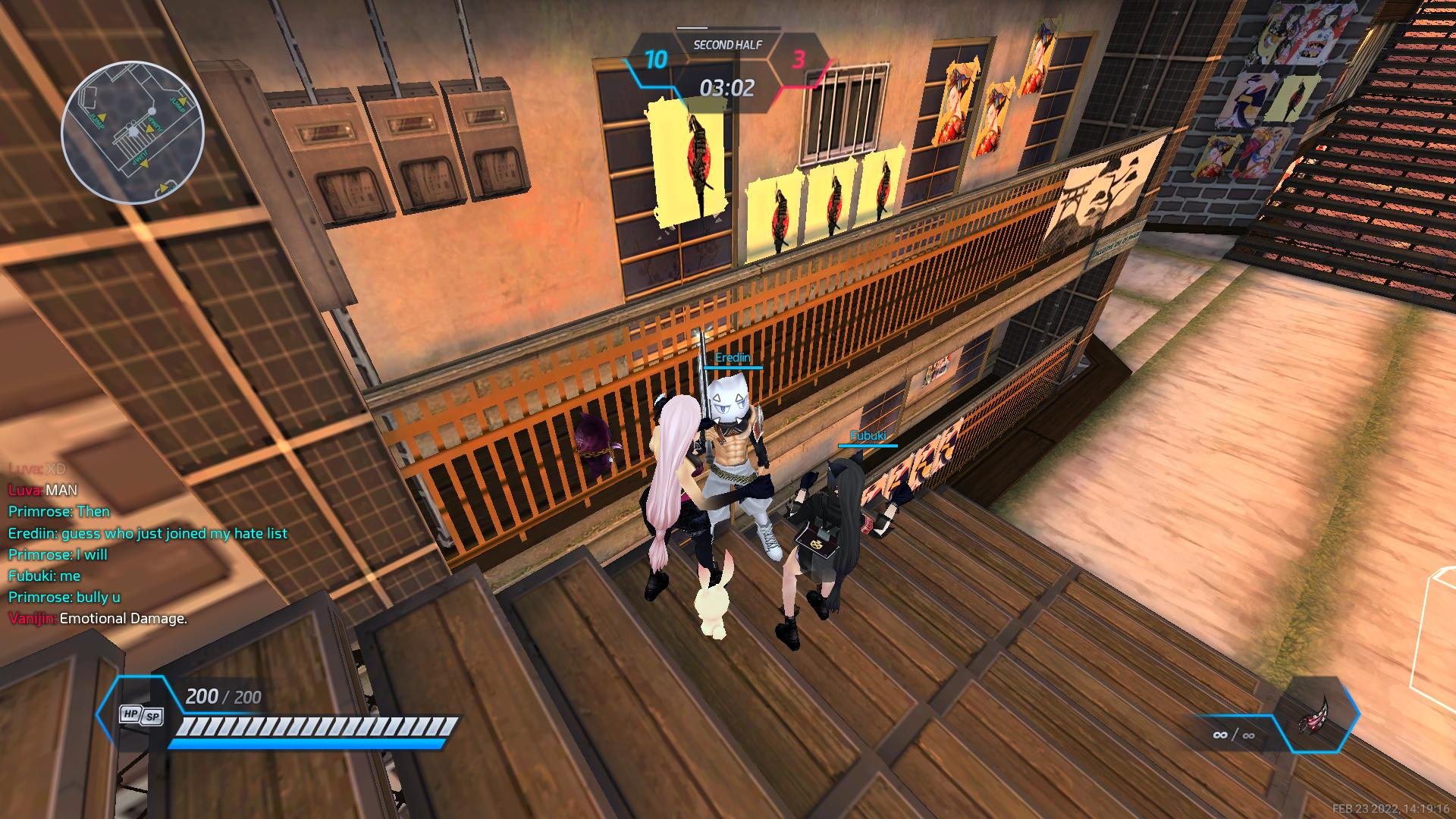This screenshot has width=1456, height=819.
Task: Click the circular minimap
Action: click(133, 133)
